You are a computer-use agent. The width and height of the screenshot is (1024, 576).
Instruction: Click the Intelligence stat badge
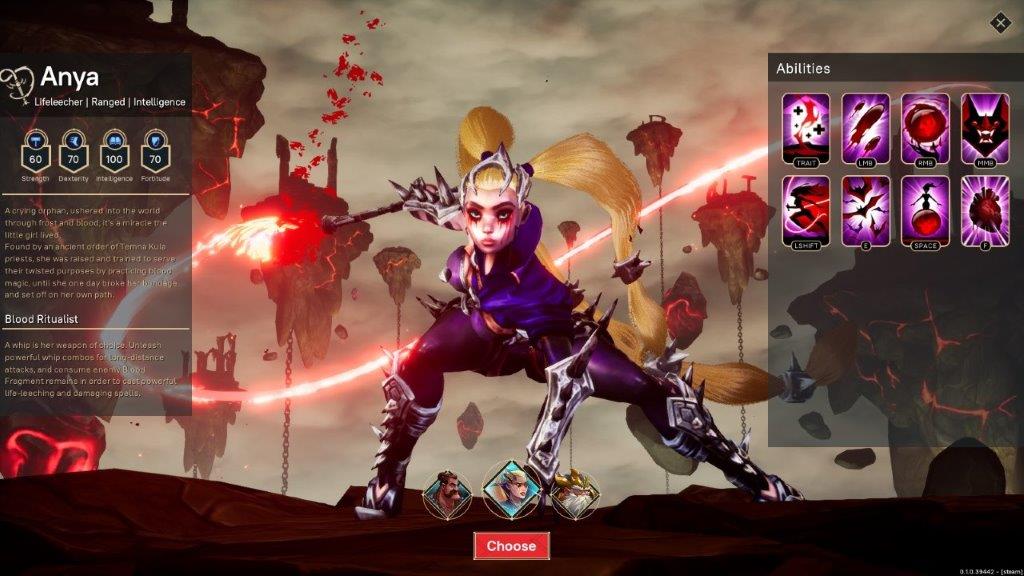click(114, 152)
